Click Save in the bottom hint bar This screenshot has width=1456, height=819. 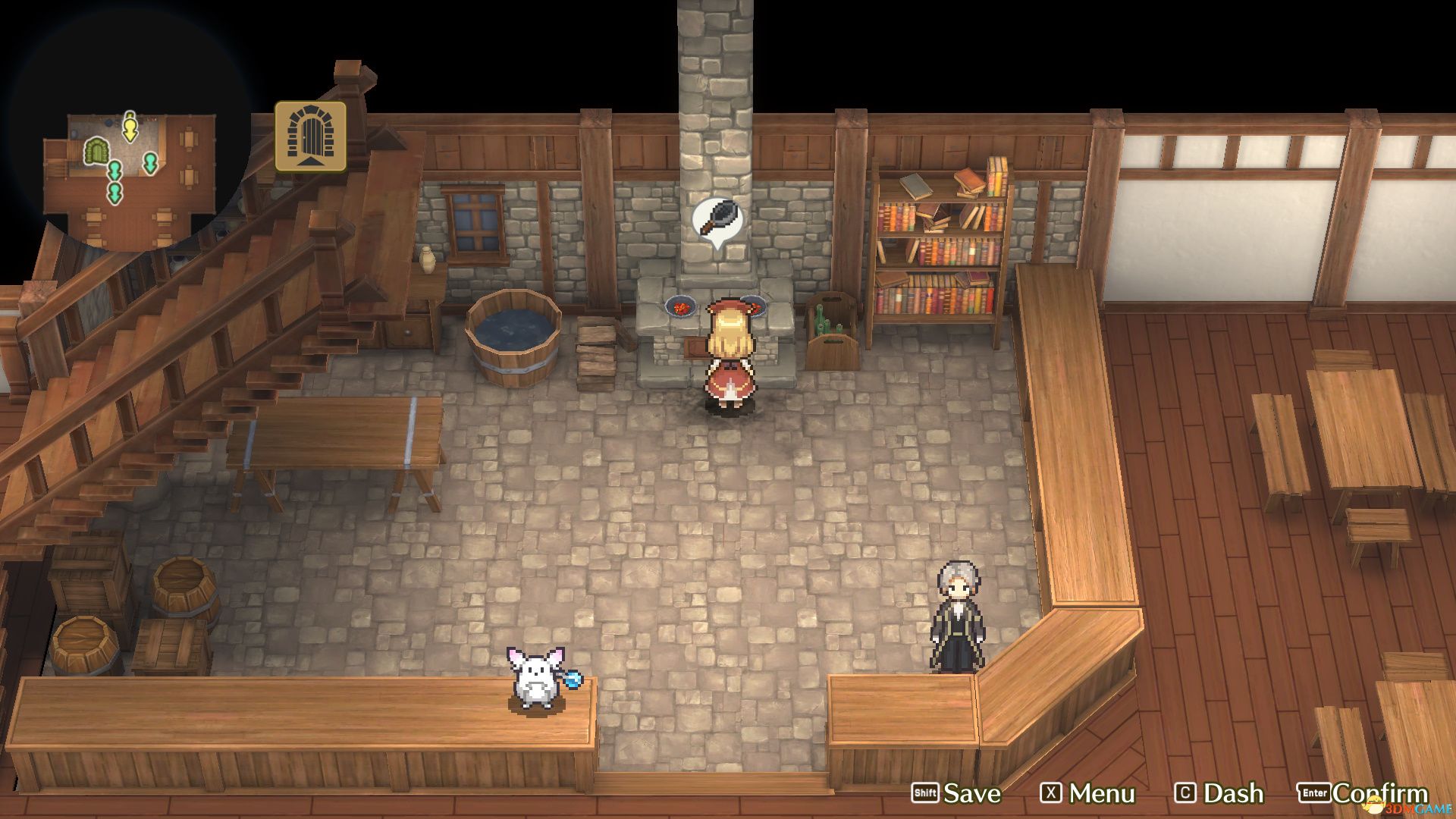click(972, 793)
